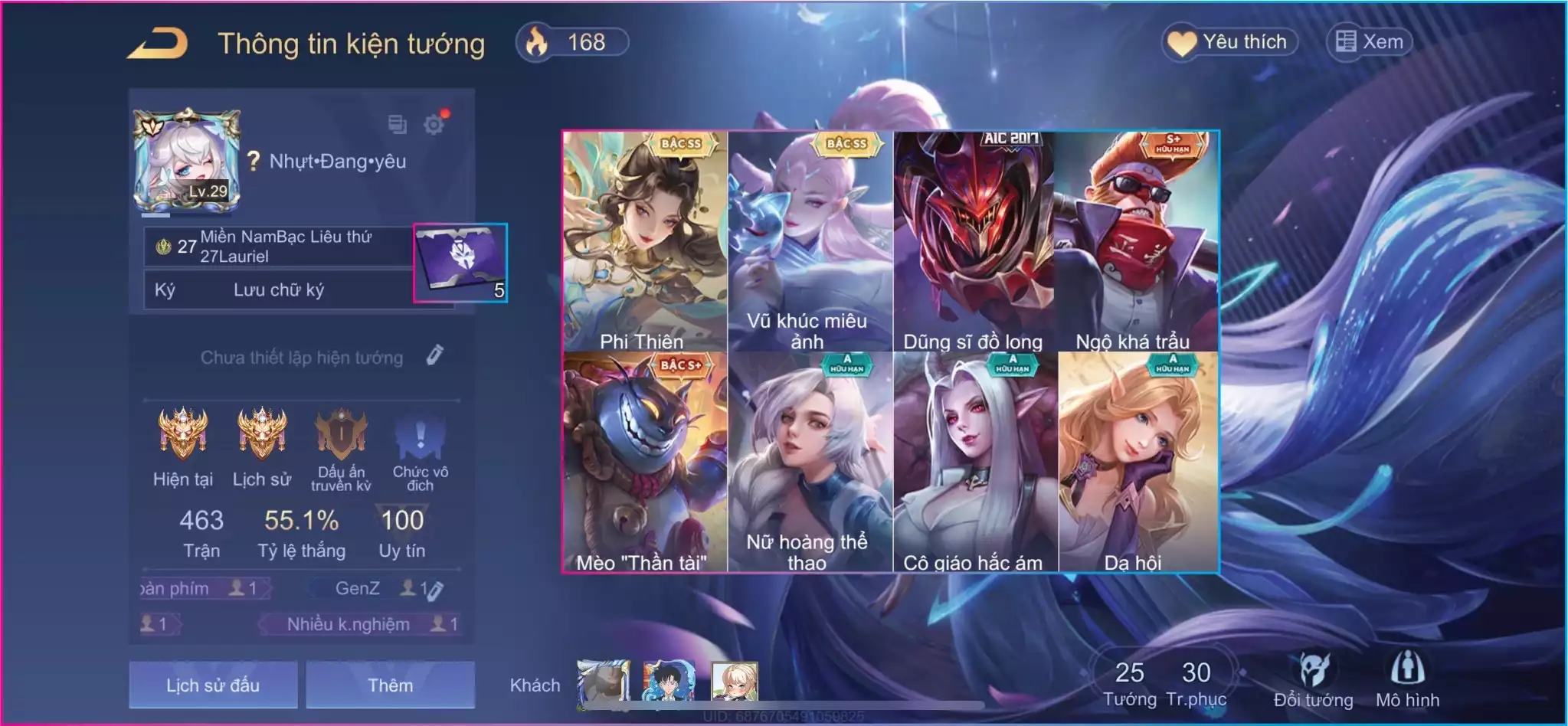Select the Phi Thiên skin card
Image resolution: width=1568 pixels, height=726 pixels.
coord(644,241)
